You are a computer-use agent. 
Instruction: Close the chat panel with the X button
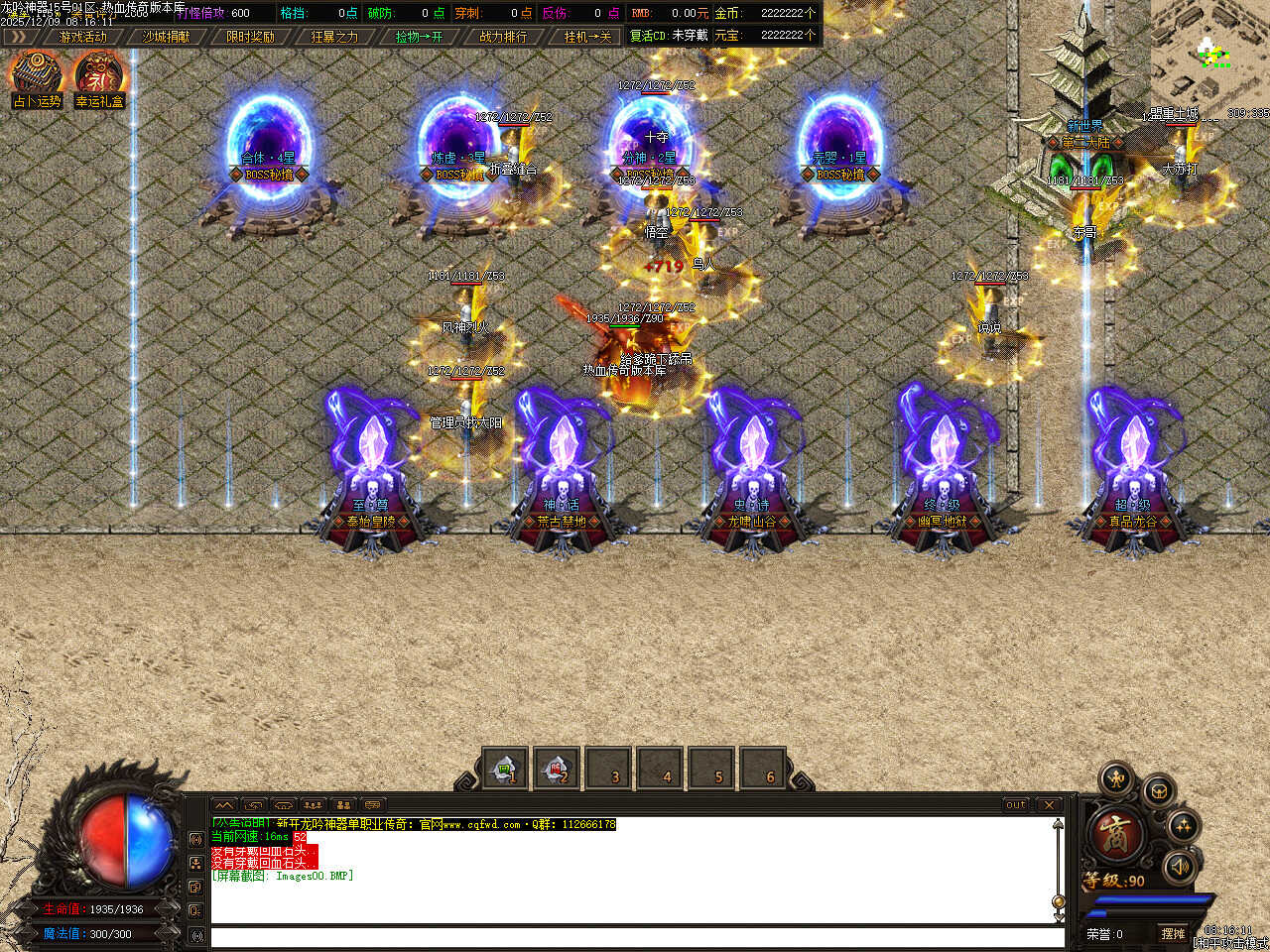pos(1049,805)
